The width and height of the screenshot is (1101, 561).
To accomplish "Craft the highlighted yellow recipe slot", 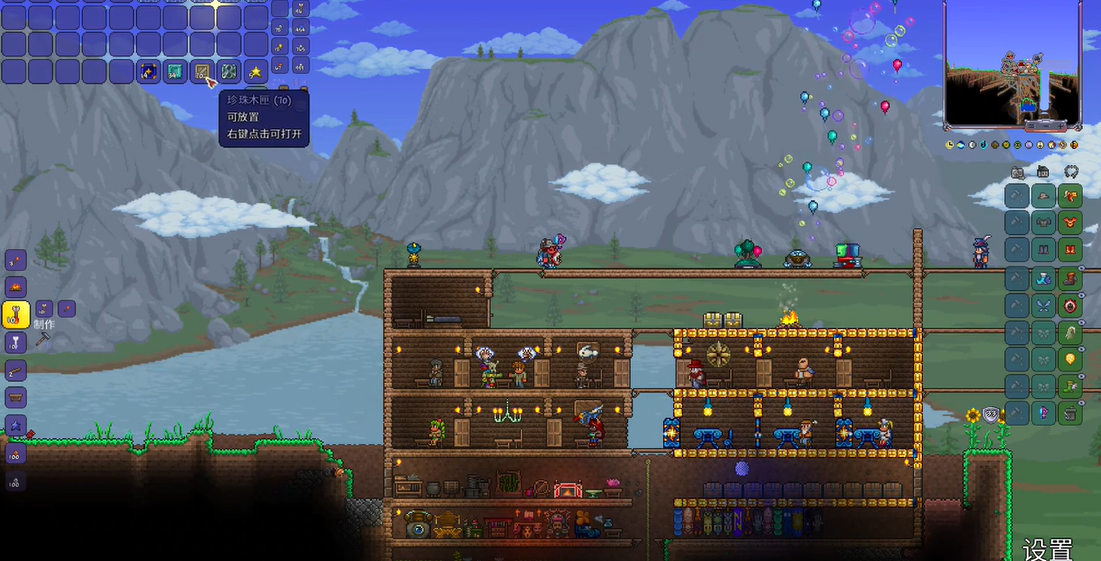I will point(15,316).
